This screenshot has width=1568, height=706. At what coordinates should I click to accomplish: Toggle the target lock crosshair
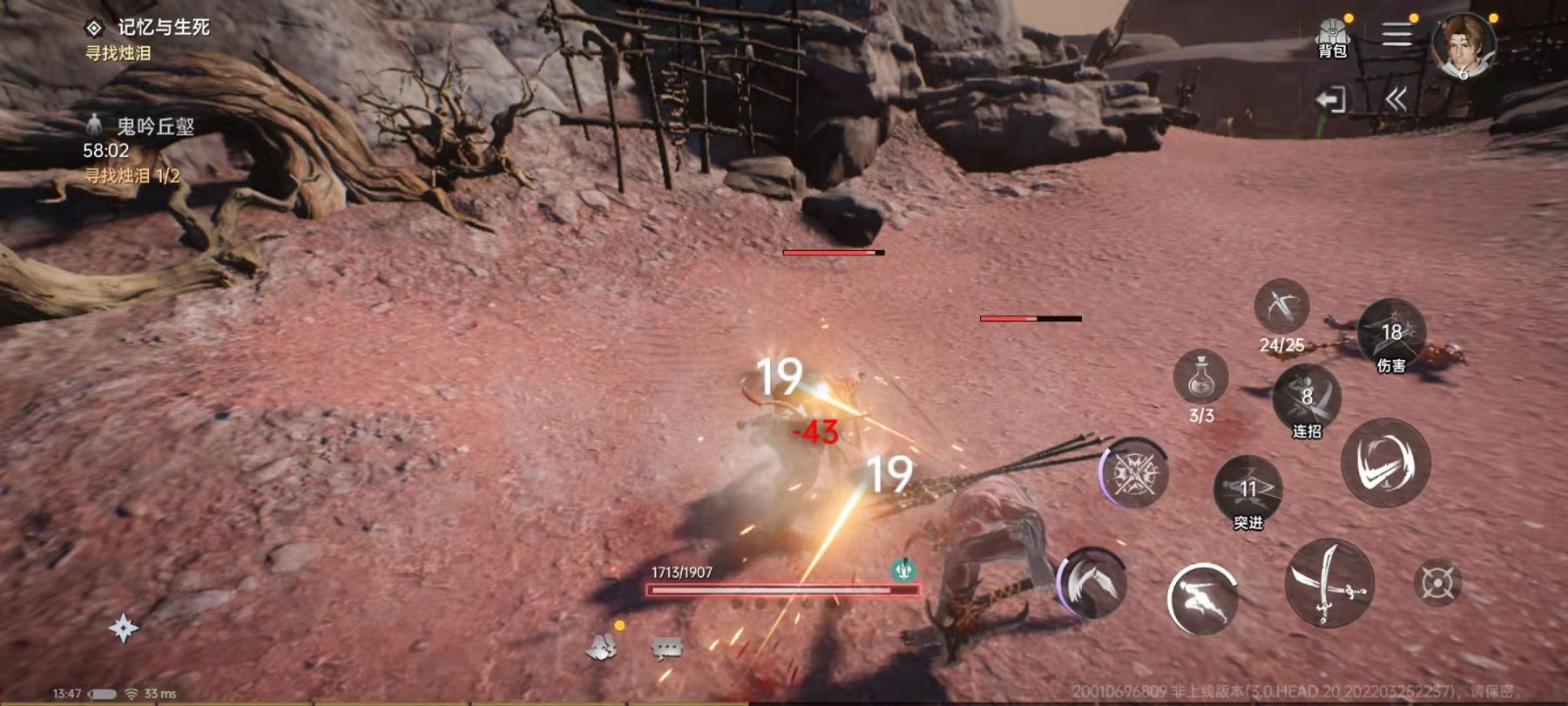1436,583
